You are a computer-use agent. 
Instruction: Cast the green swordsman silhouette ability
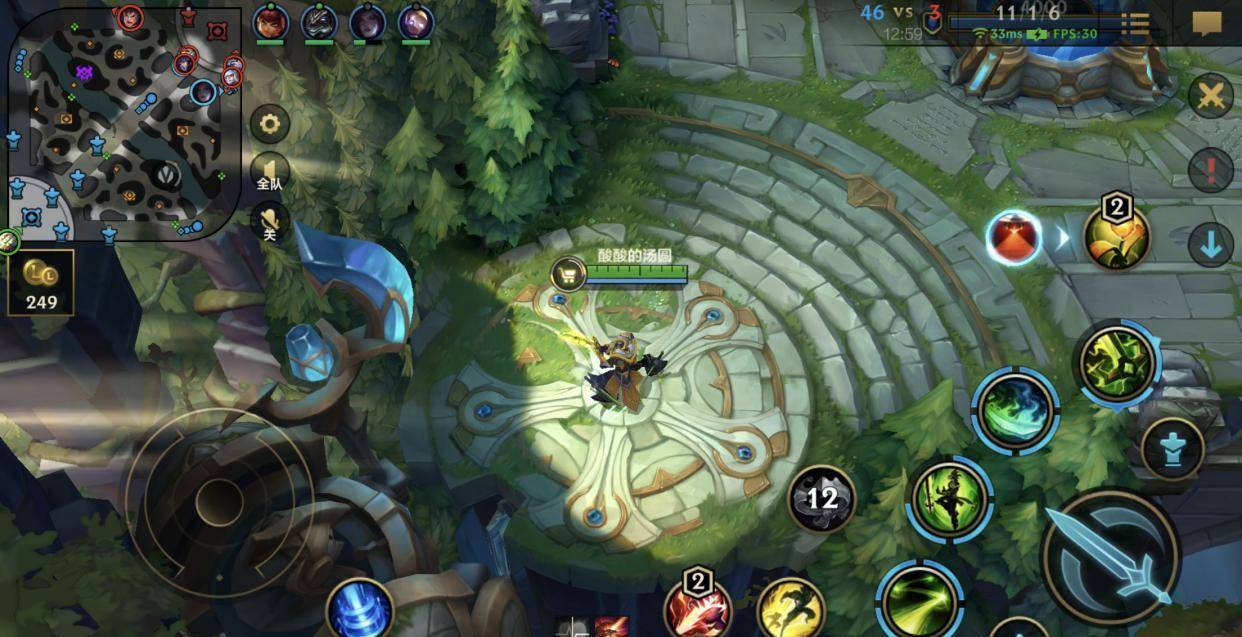949,499
